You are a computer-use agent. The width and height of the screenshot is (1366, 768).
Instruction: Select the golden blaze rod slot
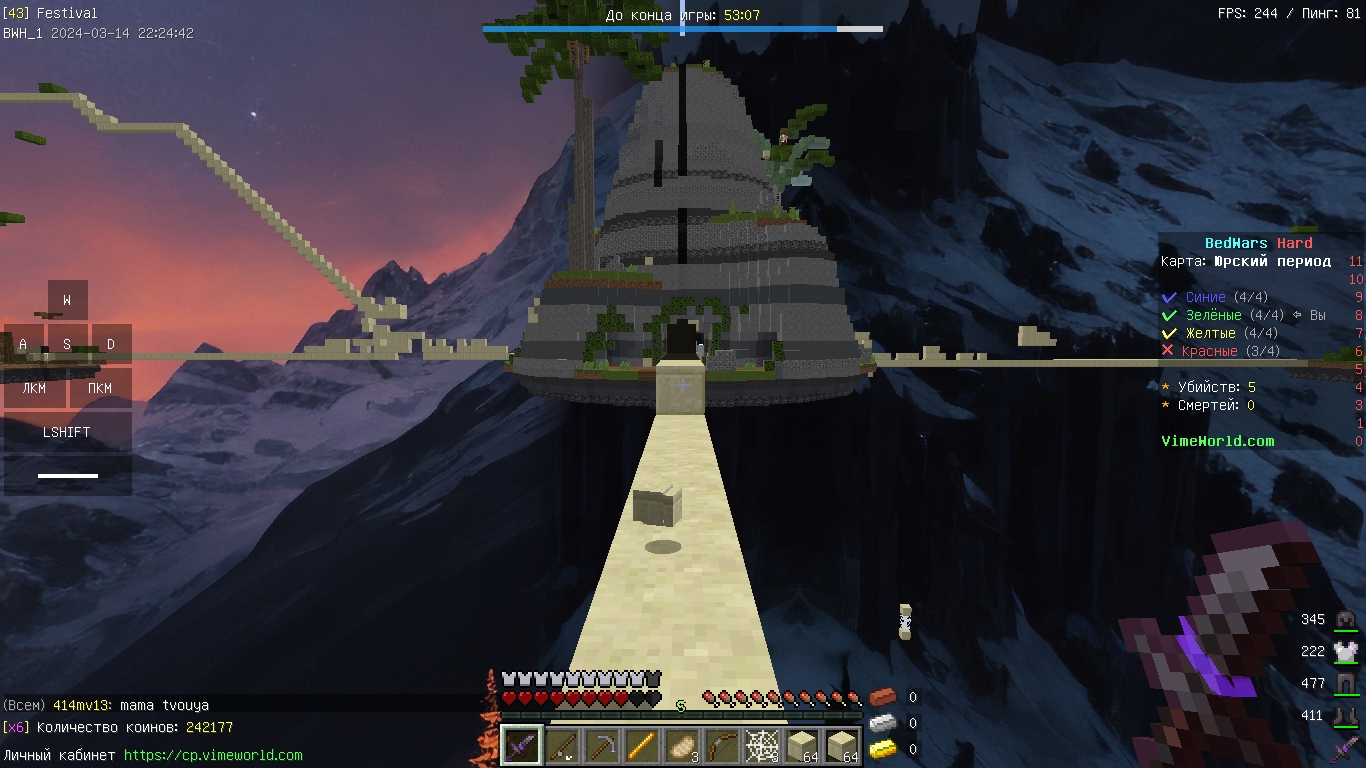pos(644,746)
